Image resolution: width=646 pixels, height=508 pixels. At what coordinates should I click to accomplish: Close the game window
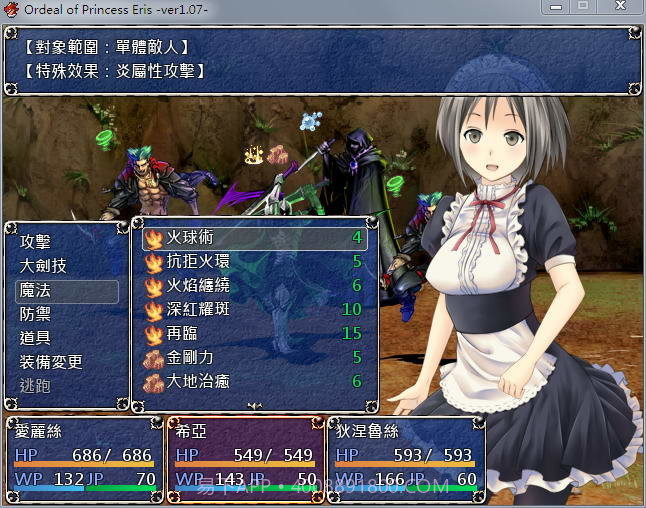click(621, 7)
